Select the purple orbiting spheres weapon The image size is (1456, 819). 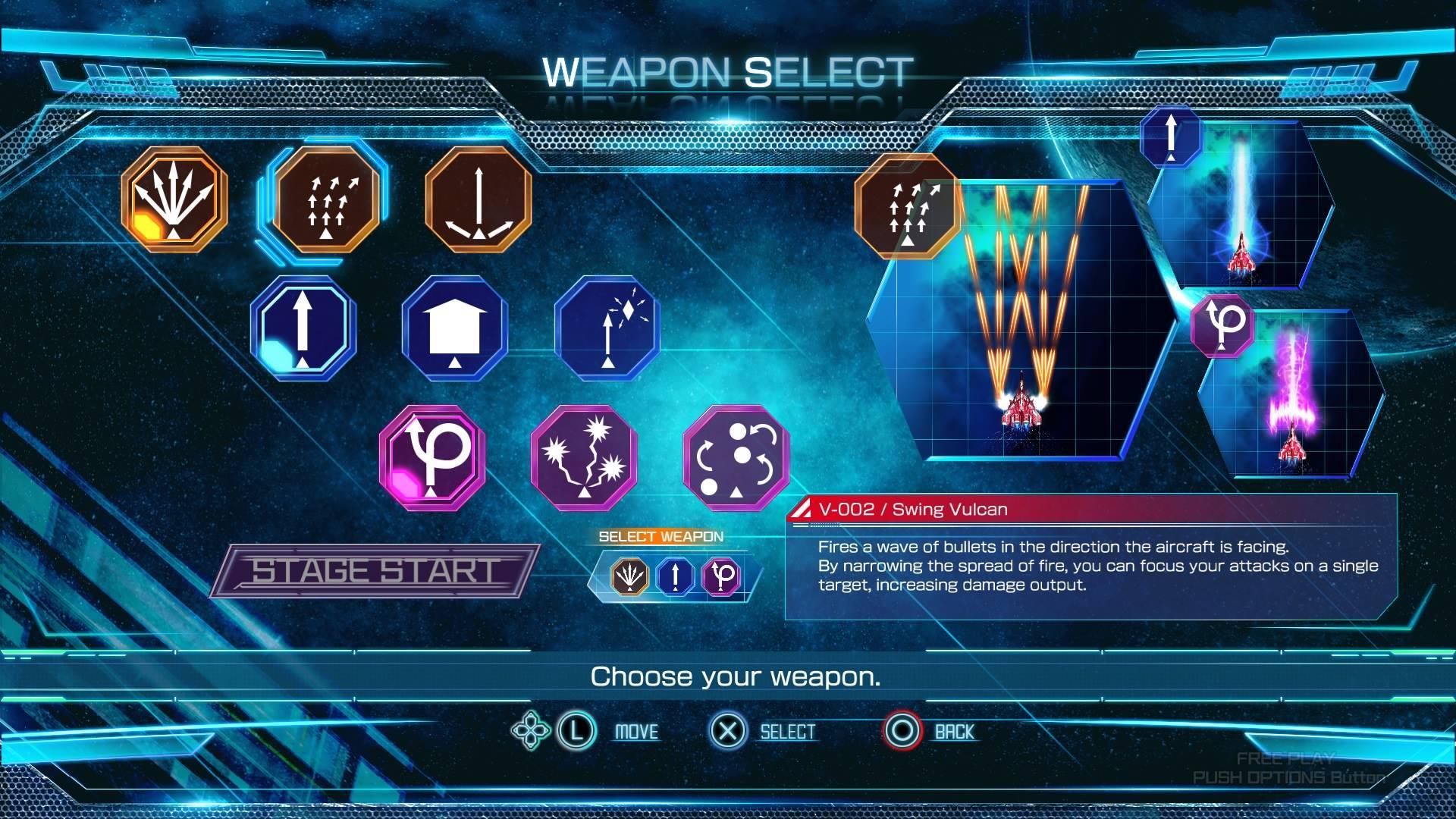pos(736,457)
